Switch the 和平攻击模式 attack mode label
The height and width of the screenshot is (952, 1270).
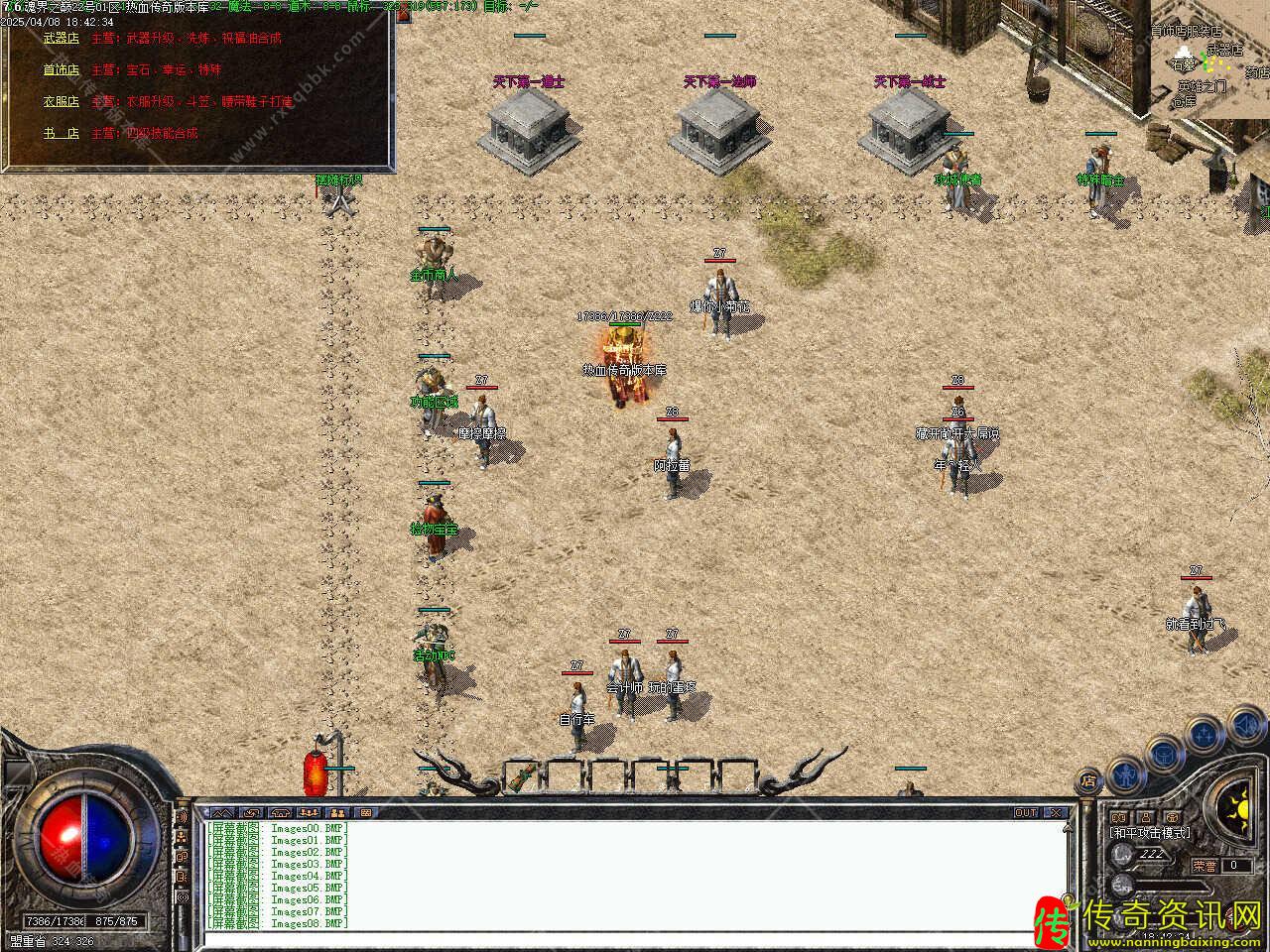pyautogui.click(x=1151, y=833)
